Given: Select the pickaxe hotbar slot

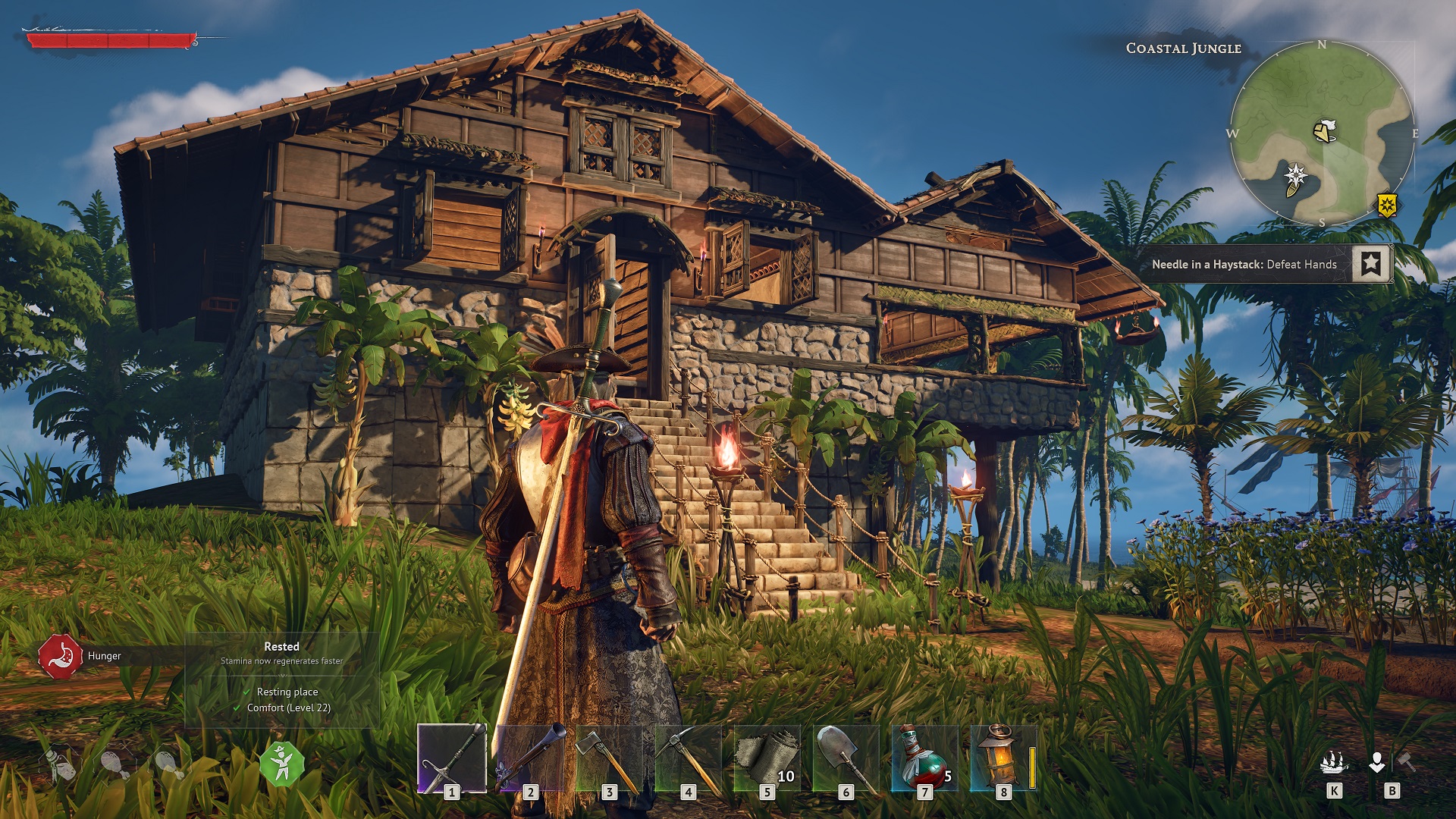Looking at the screenshot, I should pyautogui.click(x=689, y=758).
